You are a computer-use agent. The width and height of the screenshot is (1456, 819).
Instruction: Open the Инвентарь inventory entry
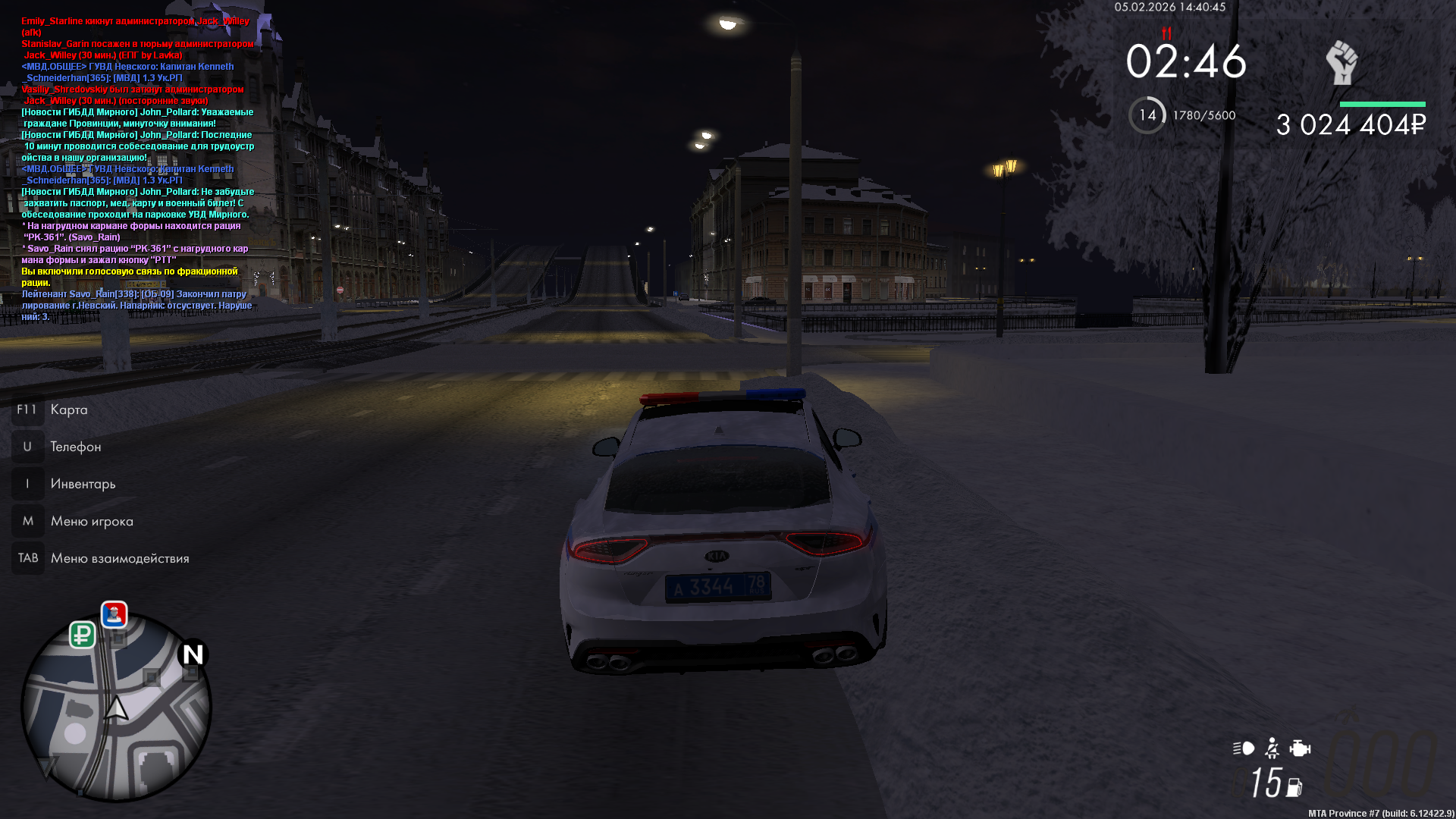[x=83, y=484]
